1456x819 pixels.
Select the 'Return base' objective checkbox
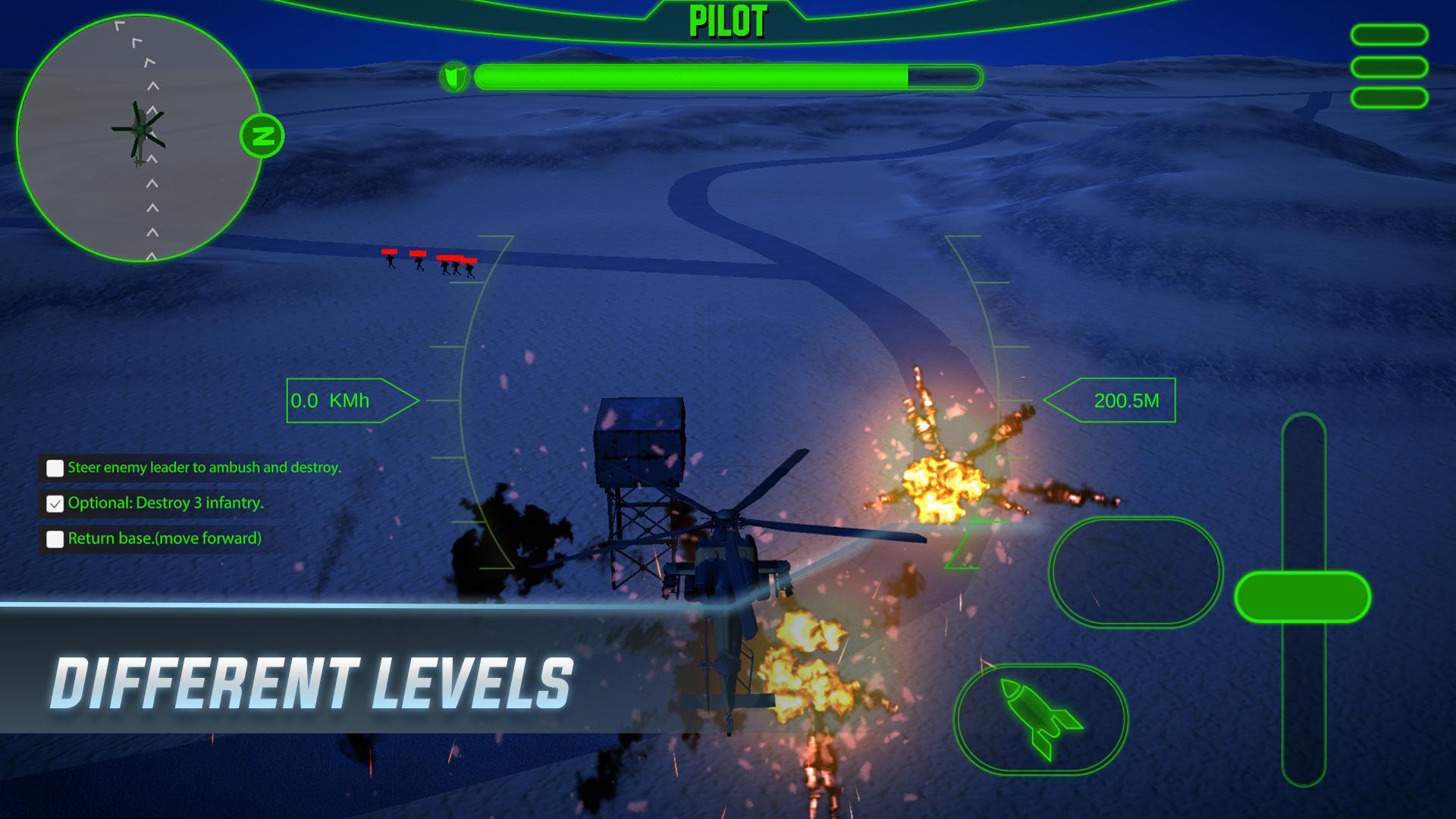coord(55,539)
